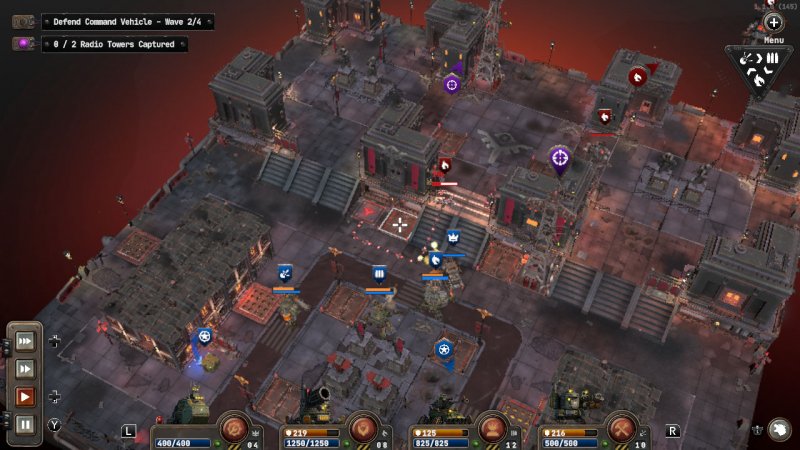Pause the battle

25,424
